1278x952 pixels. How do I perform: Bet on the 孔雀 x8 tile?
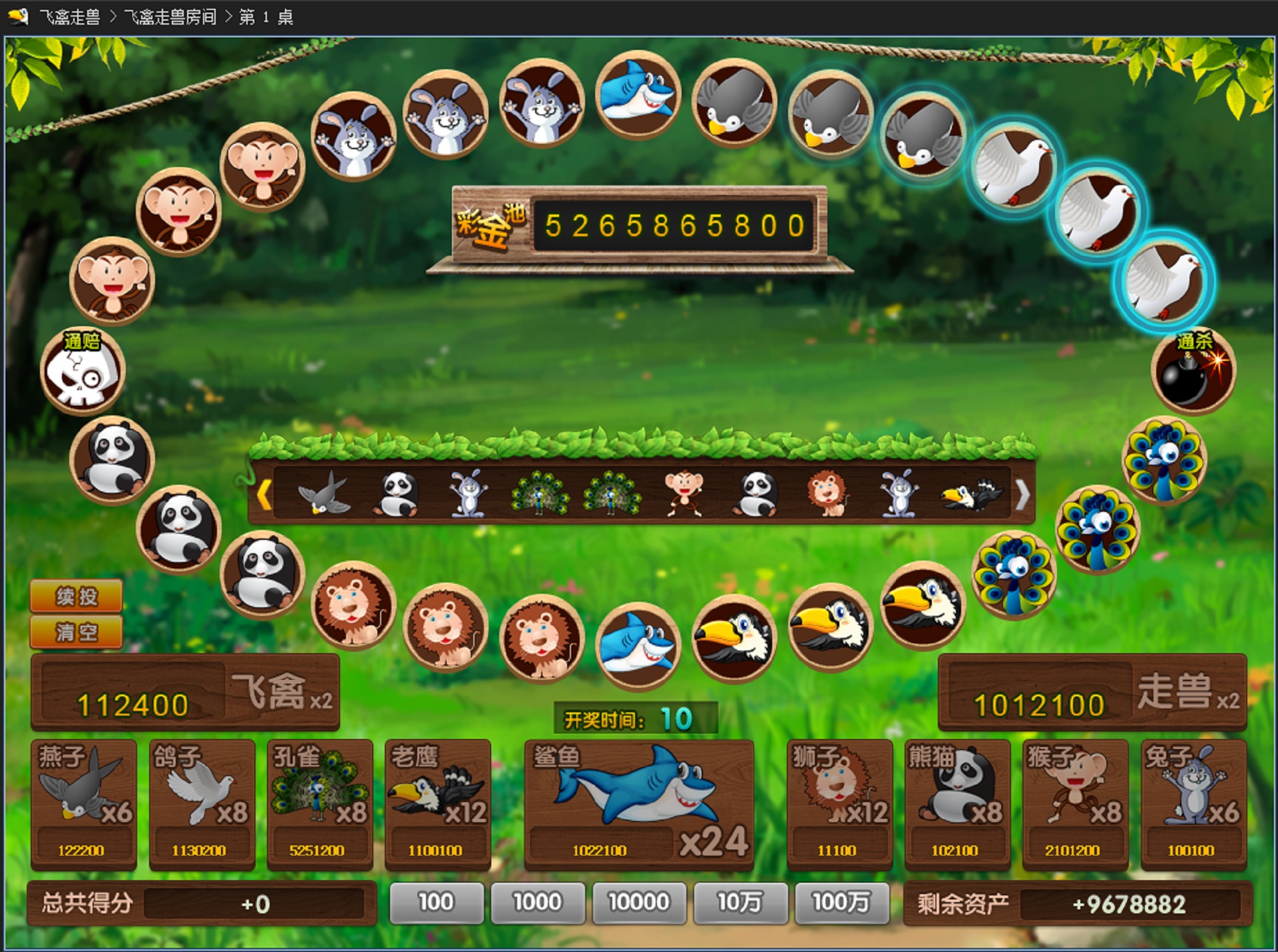coord(319,804)
